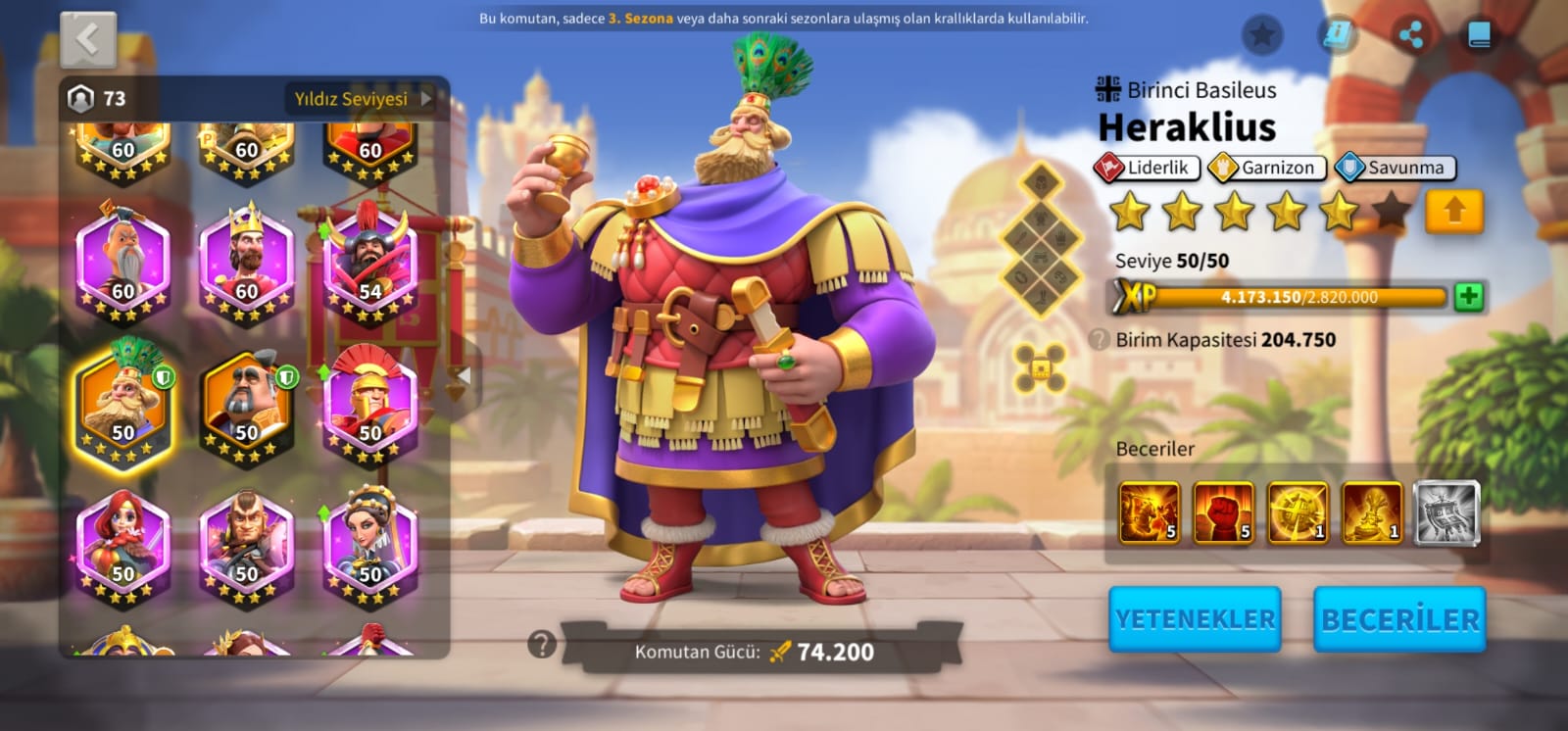
Task: Select the red-crested Roman helmet commander
Action: [370, 404]
